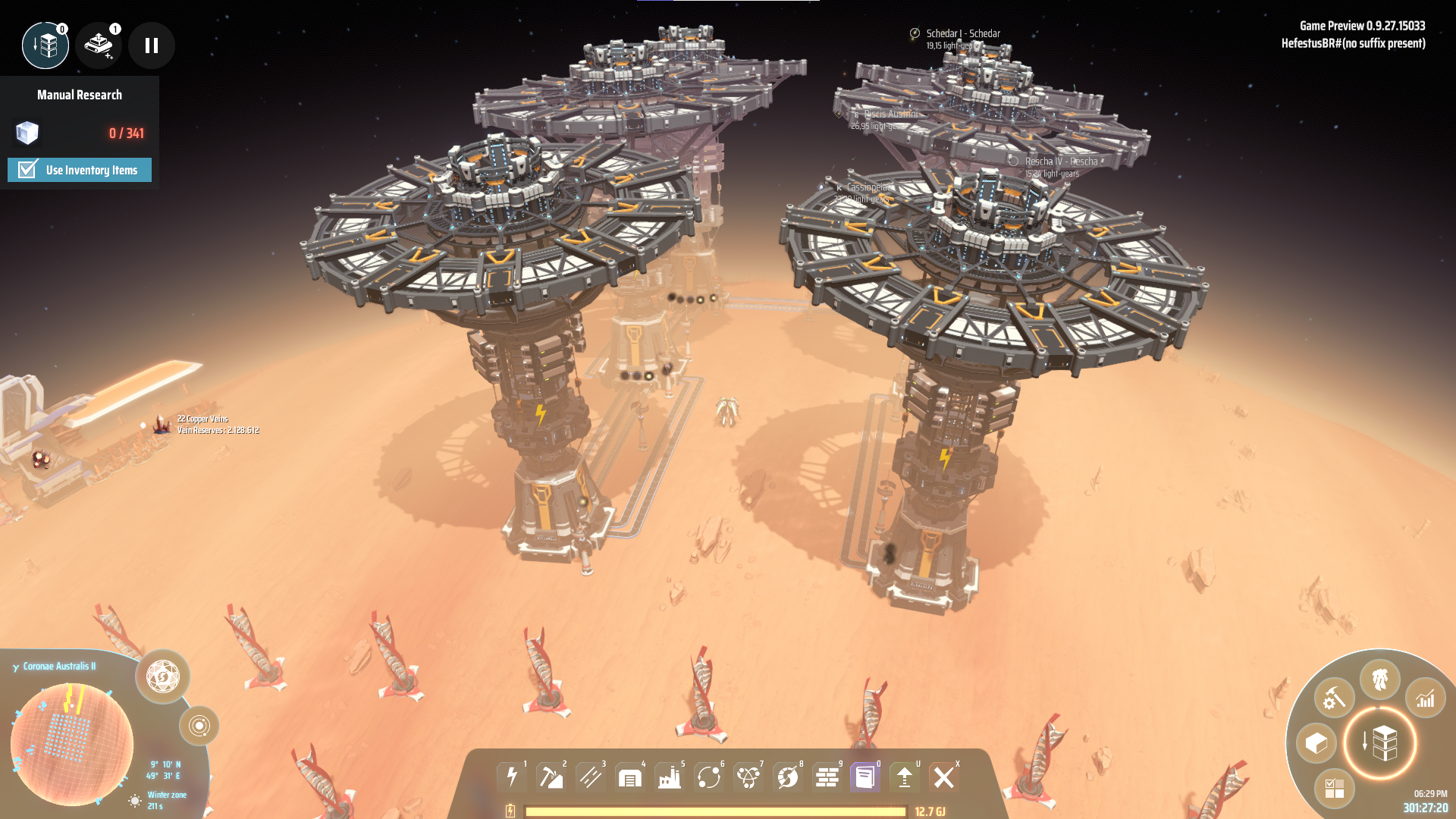Select the Dyson sphere build category
Image resolution: width=1456 pixels, height=819 pixels.
click(788, 777)
